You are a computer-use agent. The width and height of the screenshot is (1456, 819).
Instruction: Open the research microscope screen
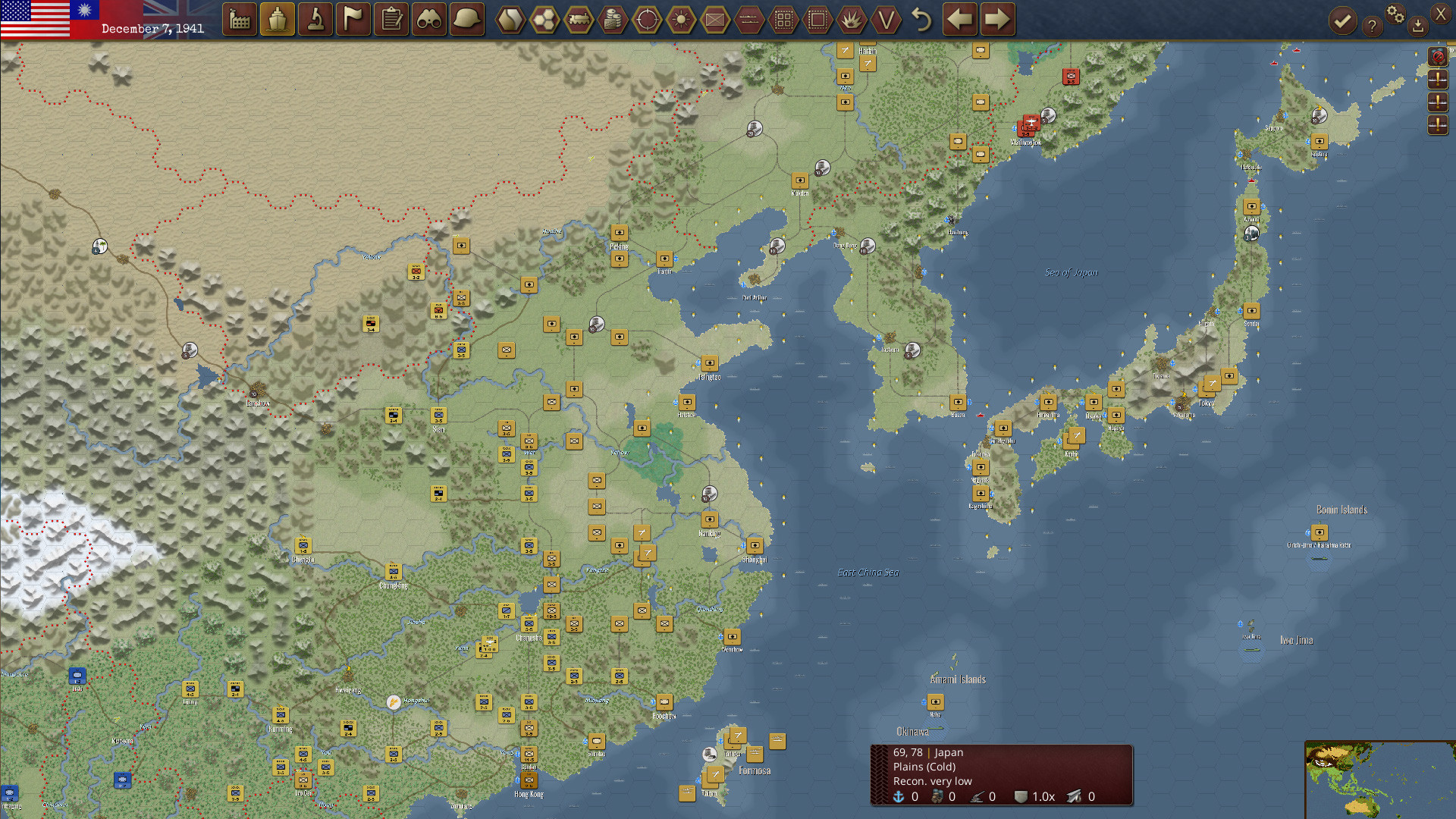(x=315, y=20)
